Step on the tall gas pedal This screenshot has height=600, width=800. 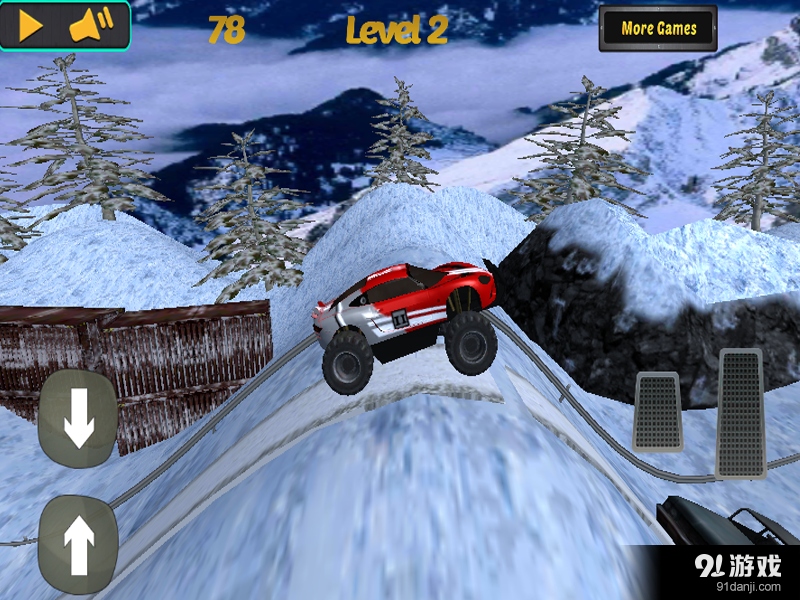pos(741,412)
